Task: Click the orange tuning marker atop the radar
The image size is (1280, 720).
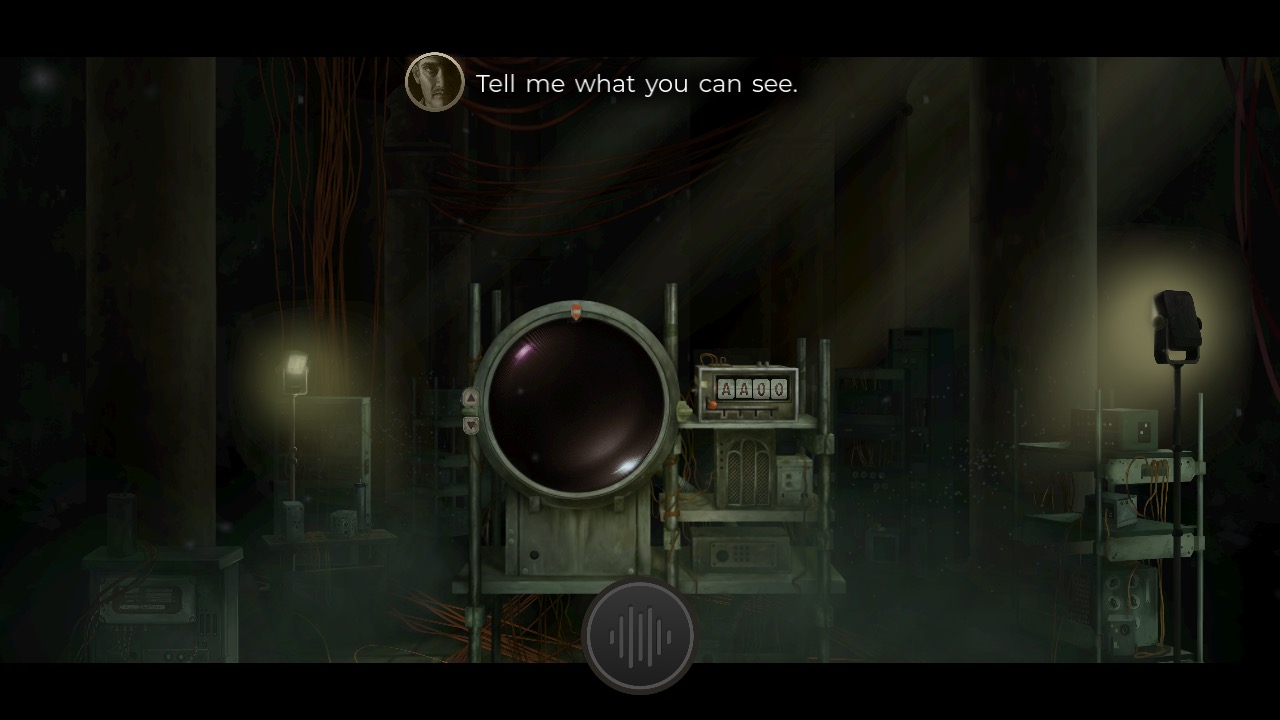Action: coord(578,310)
